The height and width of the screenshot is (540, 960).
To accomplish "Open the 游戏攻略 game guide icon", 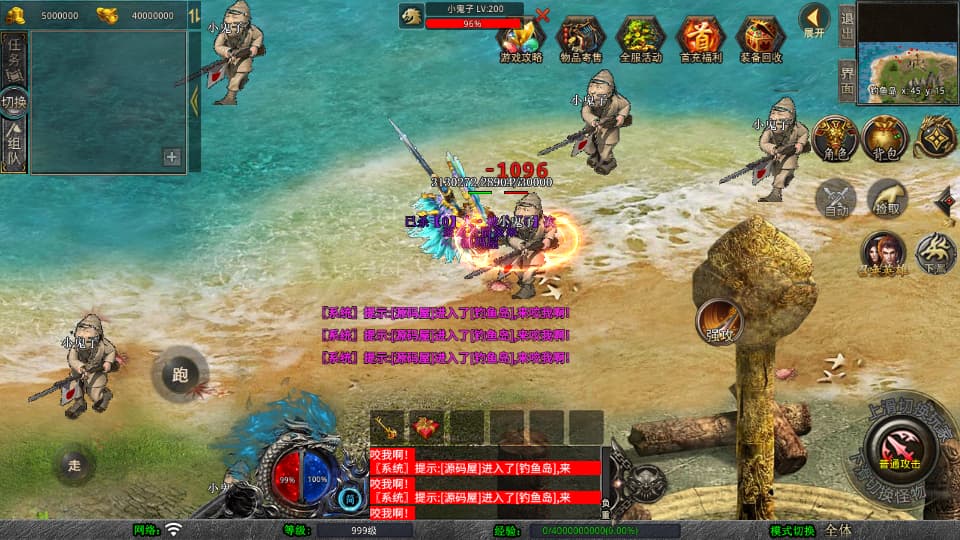I will tap(521, 40).
